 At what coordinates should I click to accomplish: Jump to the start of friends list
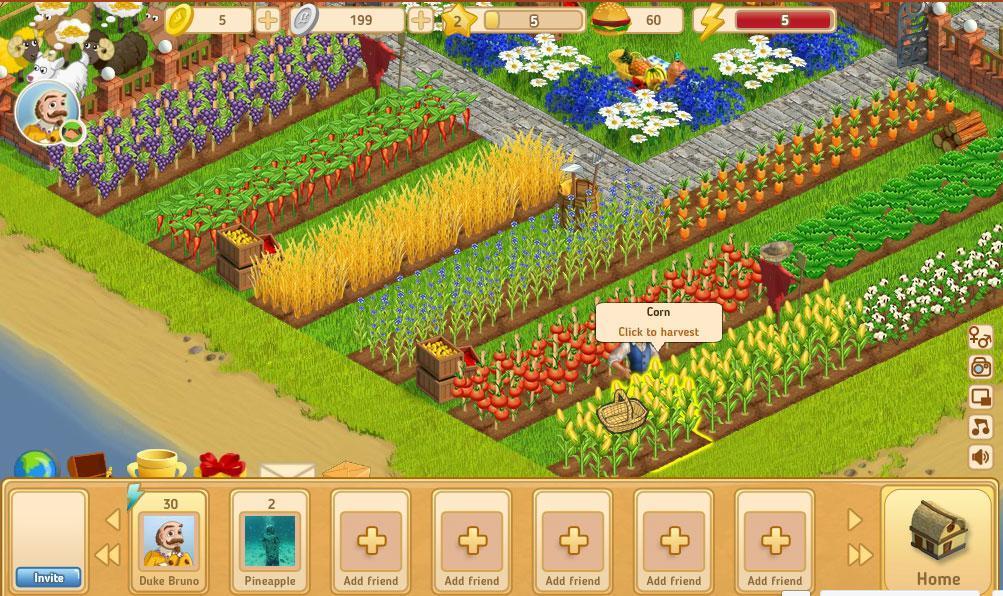click(107, 555)
